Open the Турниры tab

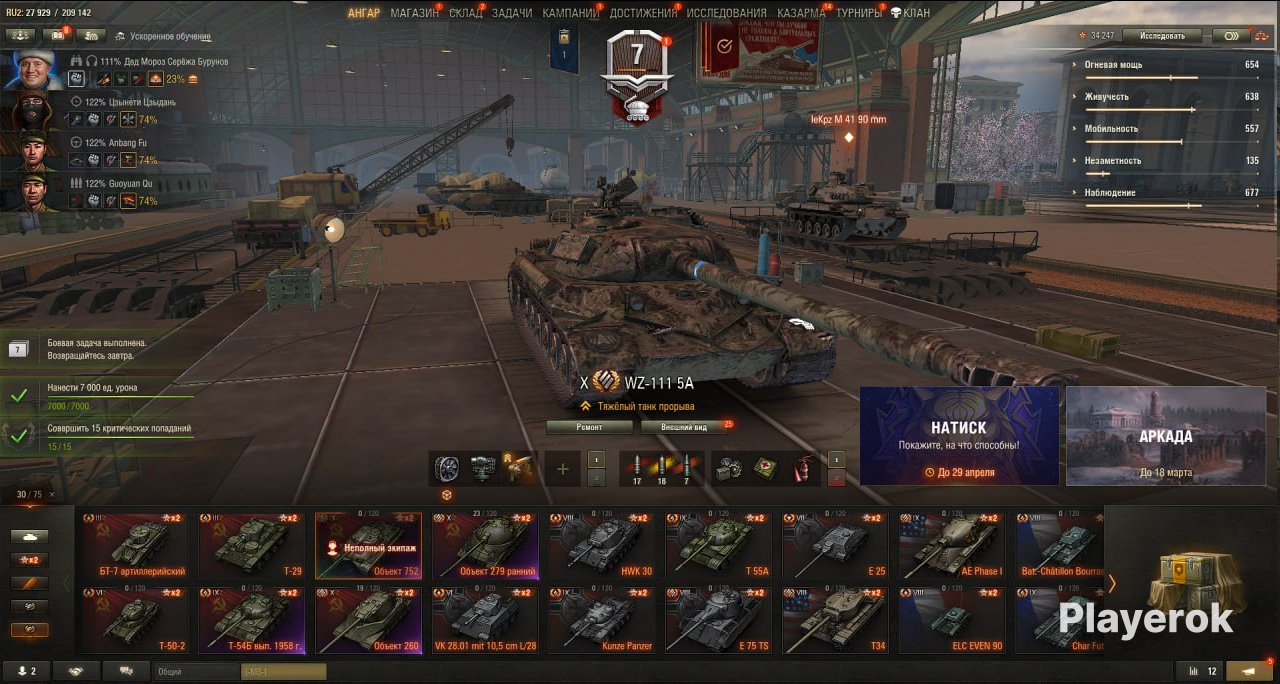click(x=859, y=13)
